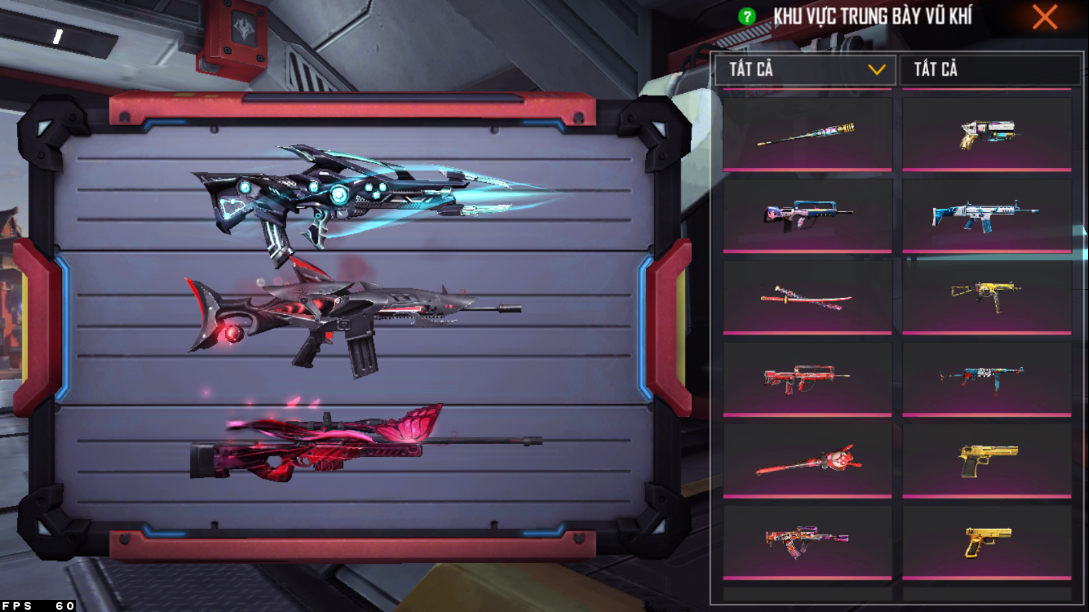Choose the blue and red MP5 skin
The height and width of the screenshot is (612, 1089).
pyautogui.click(x=986, y=377)
